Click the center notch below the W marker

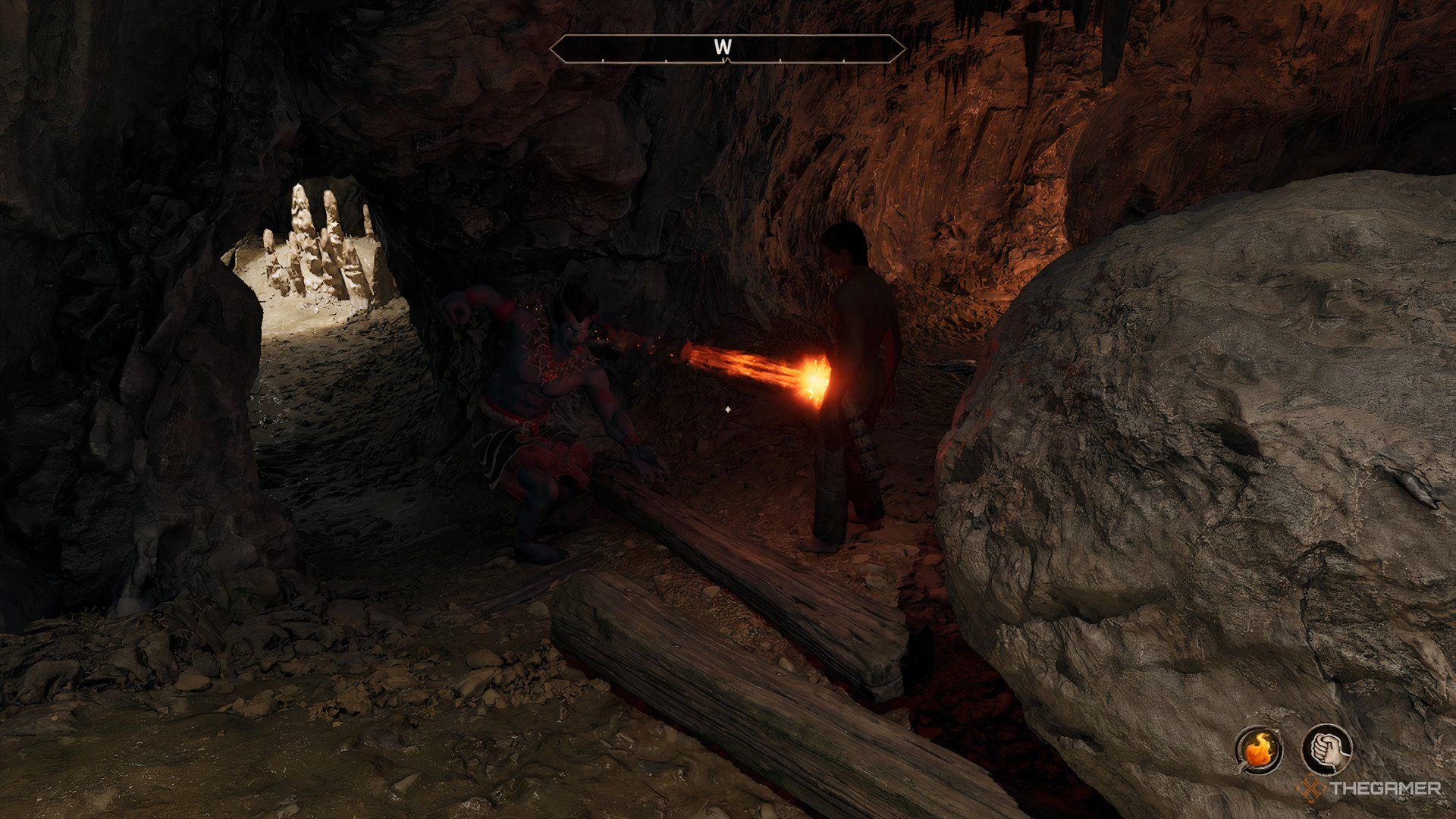coord(725,60)
